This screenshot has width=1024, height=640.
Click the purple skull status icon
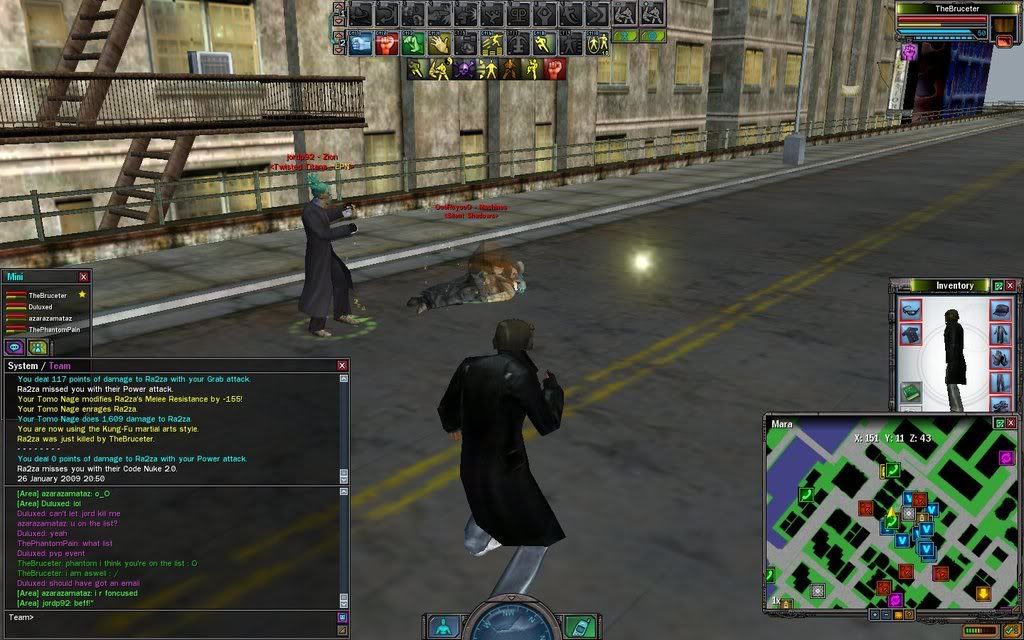tap(463, 69)
